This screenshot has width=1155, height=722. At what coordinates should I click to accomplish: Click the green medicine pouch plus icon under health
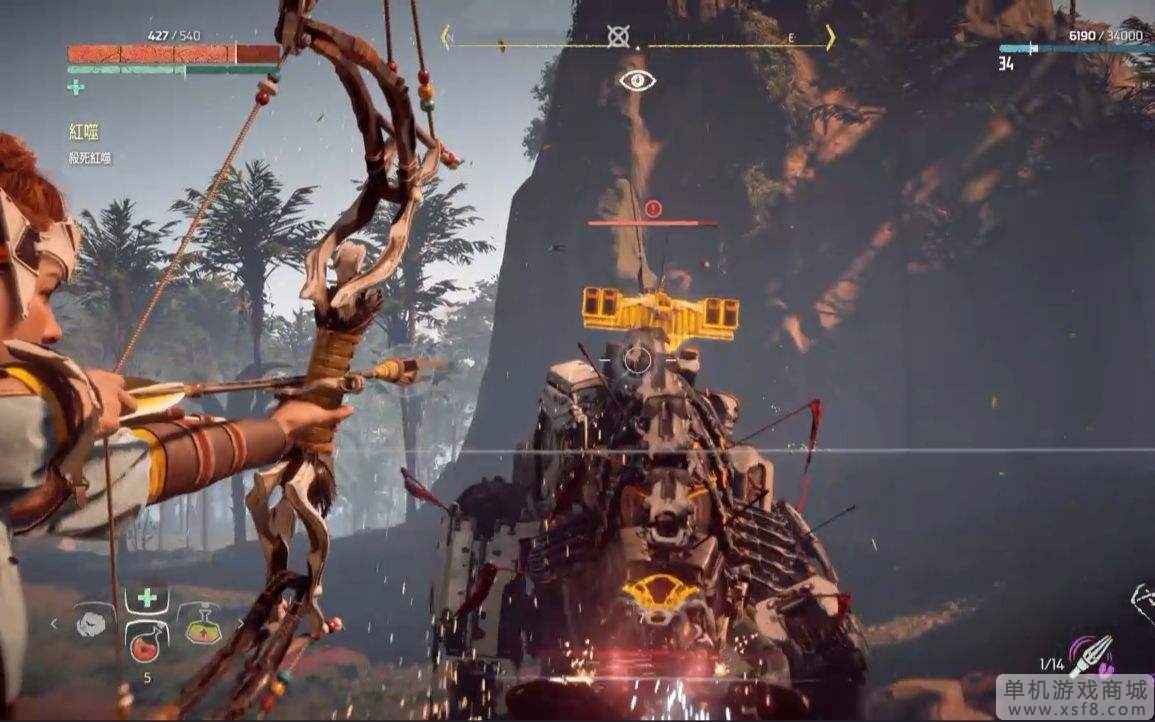point(76,88)
